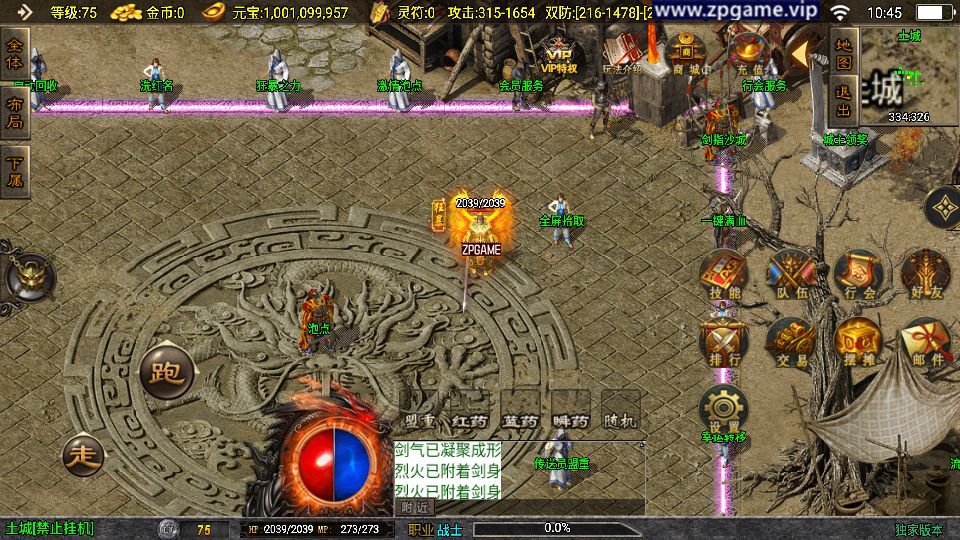This screenshot has width=960, height=540.
Task: Open the 技能 skills menu
Action: (x=723, y=274)
